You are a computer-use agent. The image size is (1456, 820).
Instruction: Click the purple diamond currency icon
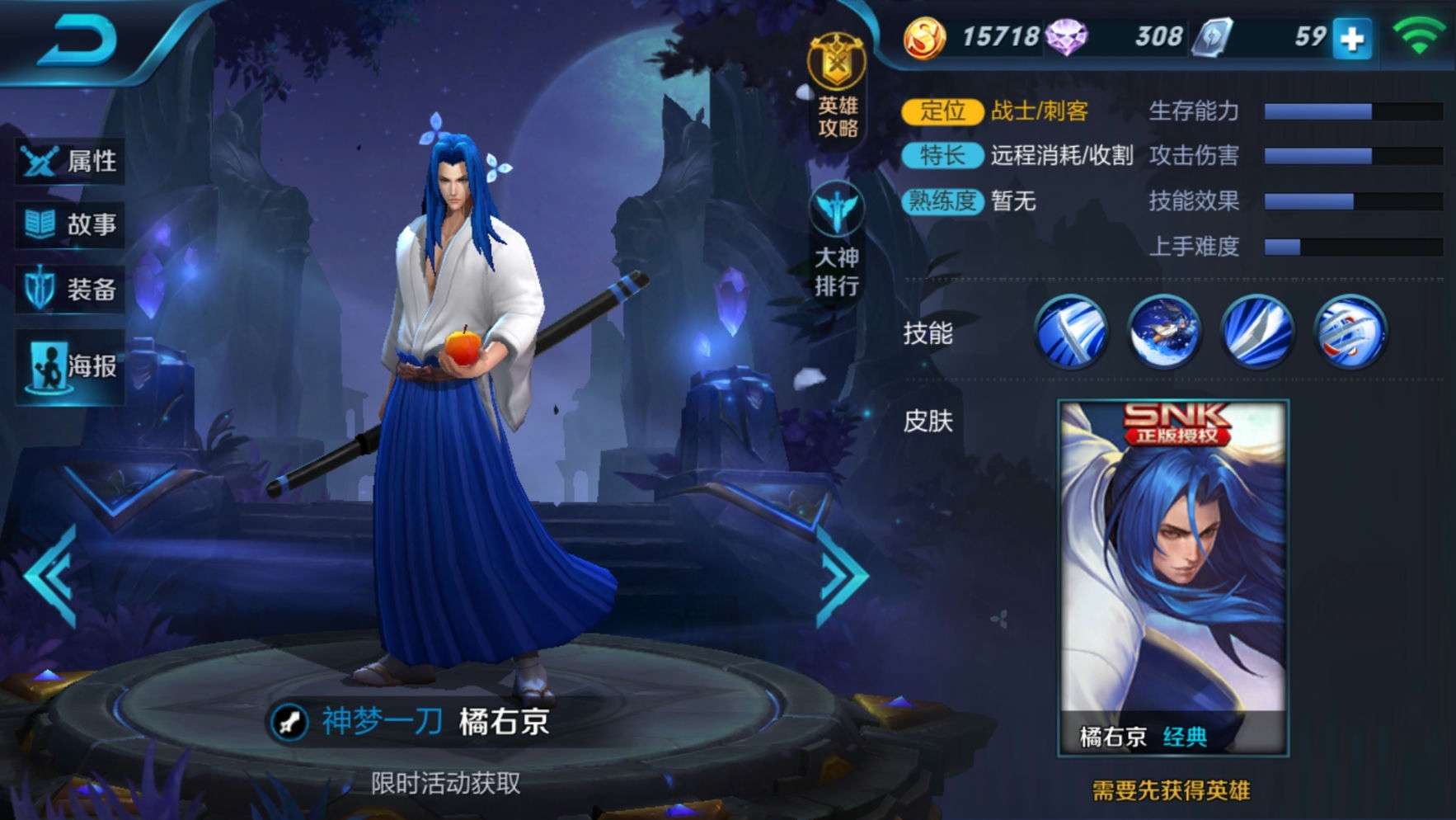click(1067, 37)
